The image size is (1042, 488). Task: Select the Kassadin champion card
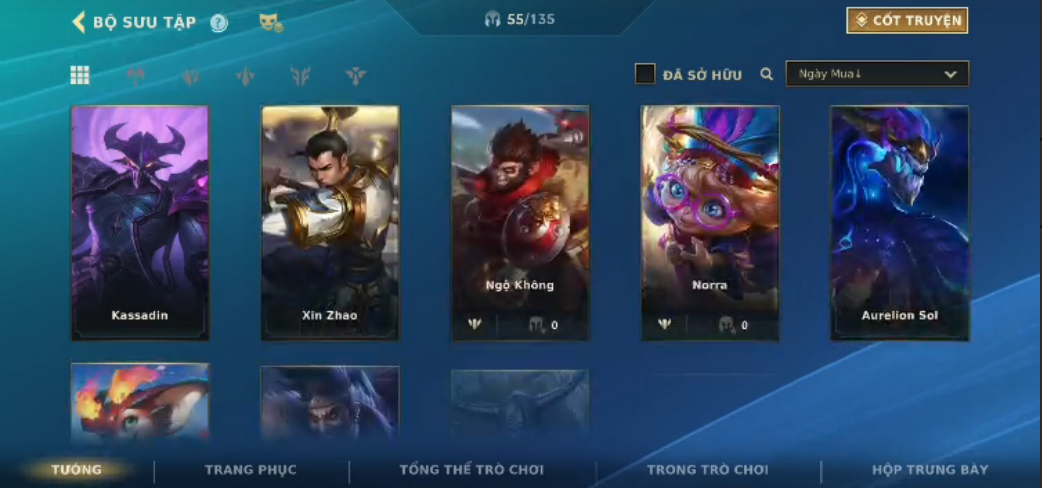click(x=140, y=223)
